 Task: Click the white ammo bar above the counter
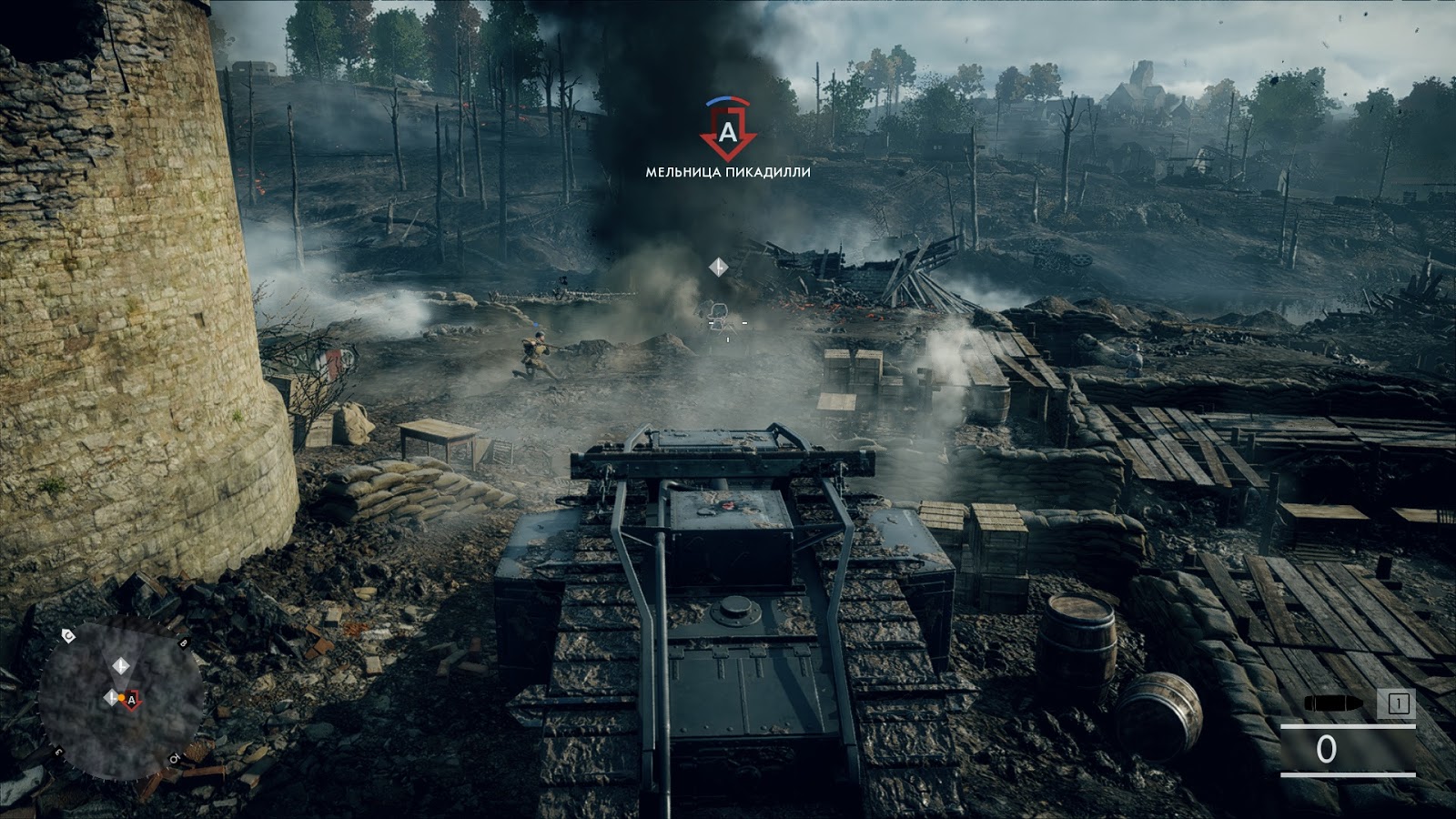1348,725
